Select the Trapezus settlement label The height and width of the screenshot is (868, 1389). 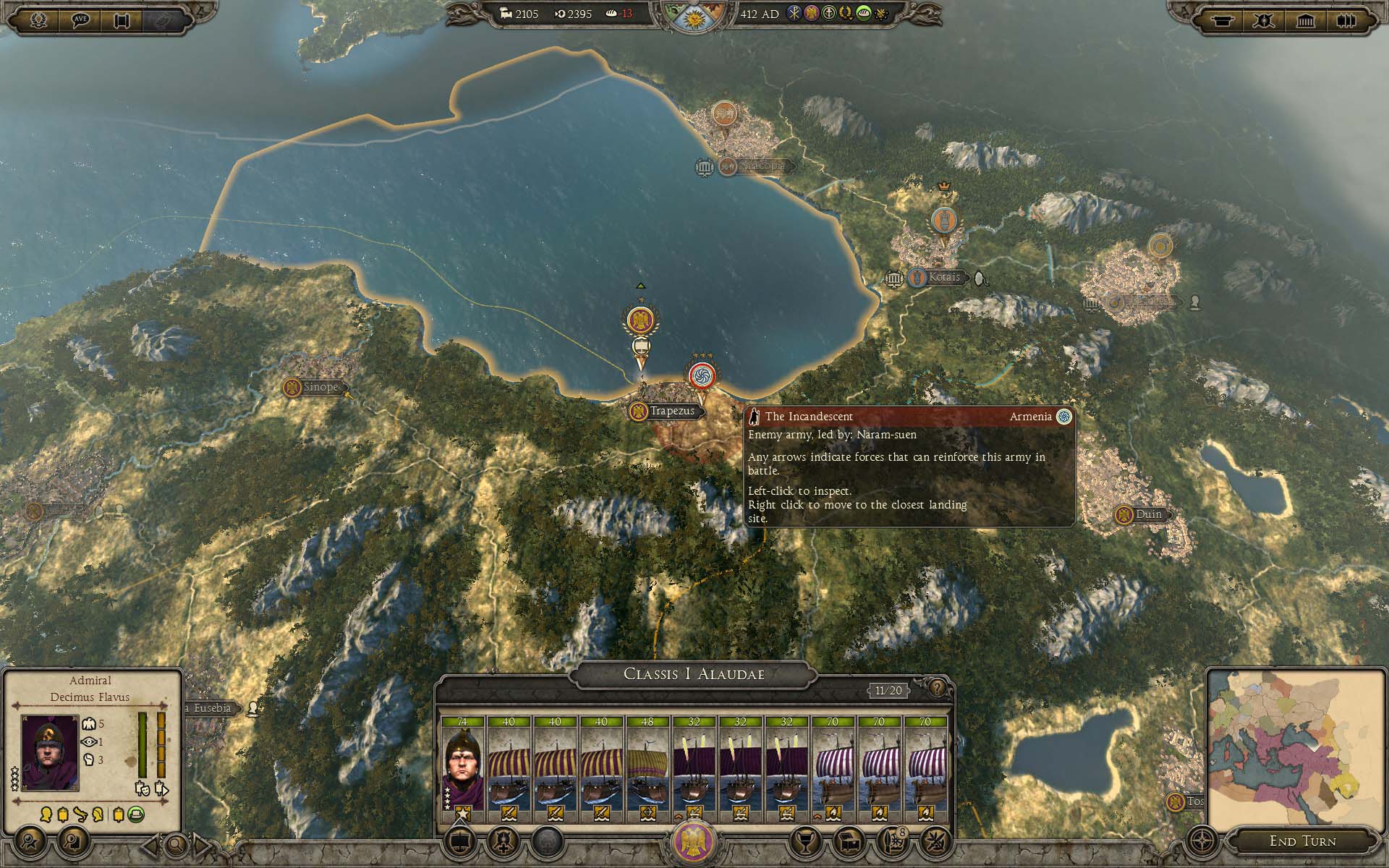671,411
